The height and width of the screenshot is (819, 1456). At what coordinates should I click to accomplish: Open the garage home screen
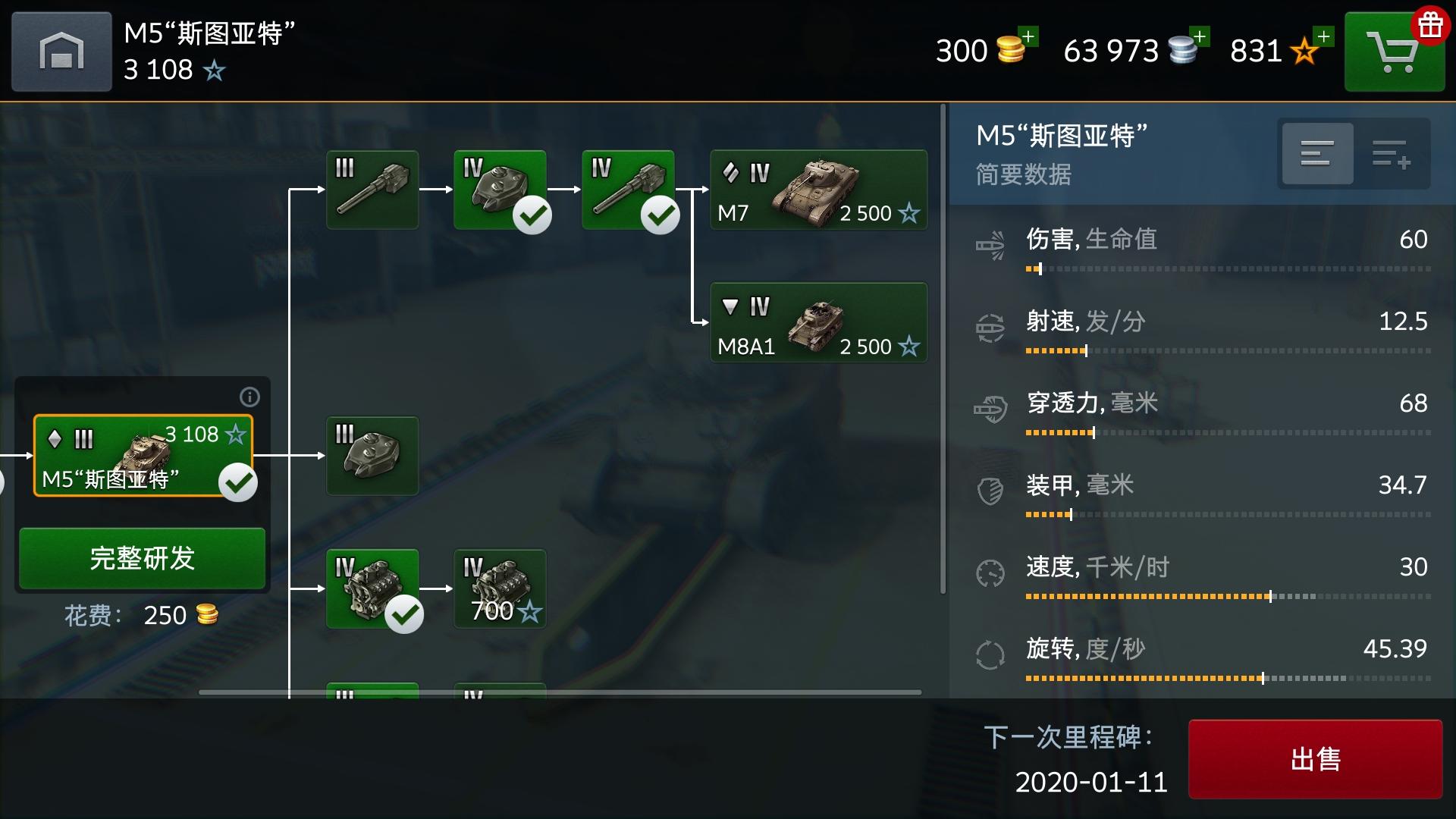(x=61, y=51)
